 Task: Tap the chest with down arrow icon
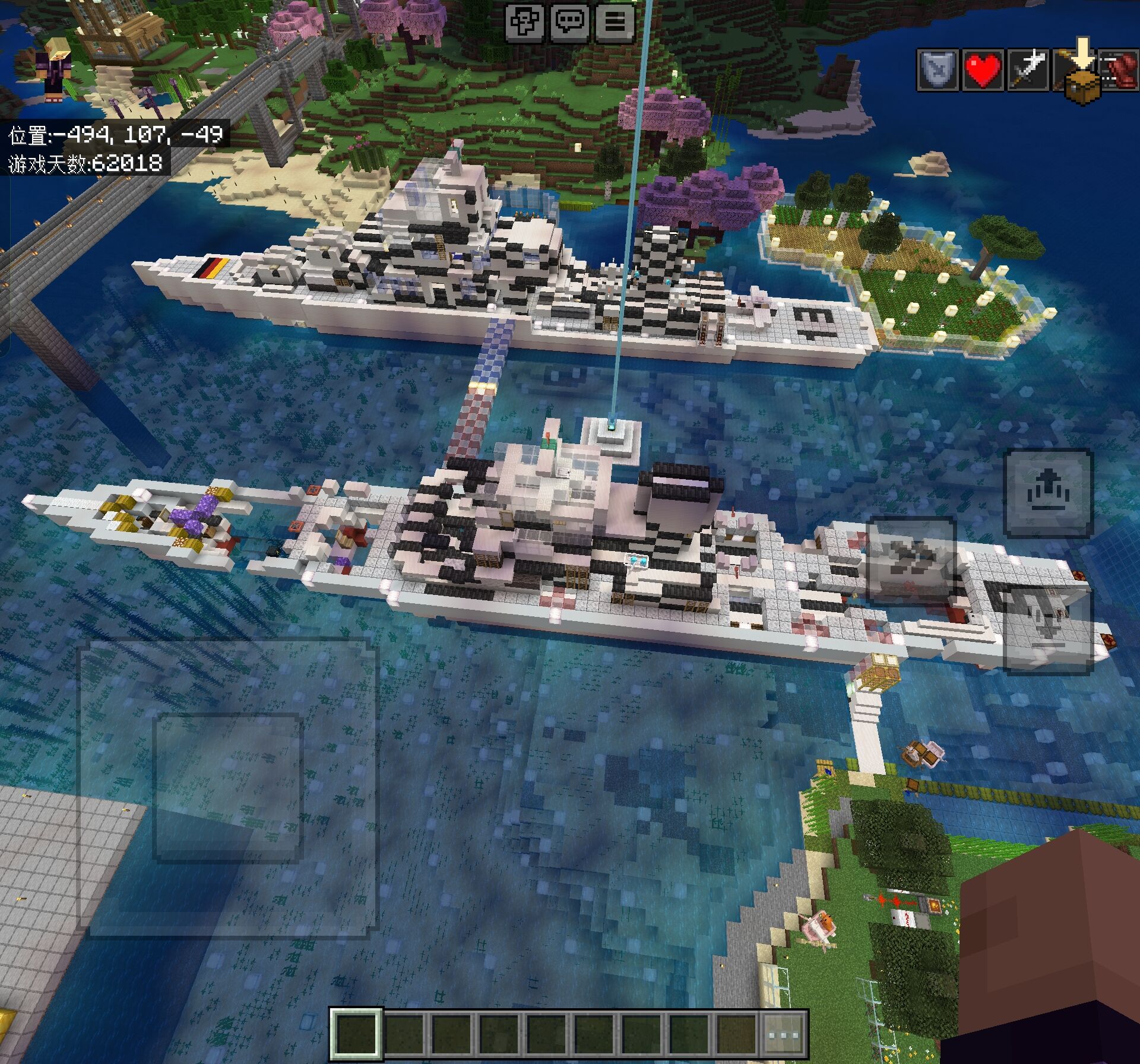[x=1082, y=80]
